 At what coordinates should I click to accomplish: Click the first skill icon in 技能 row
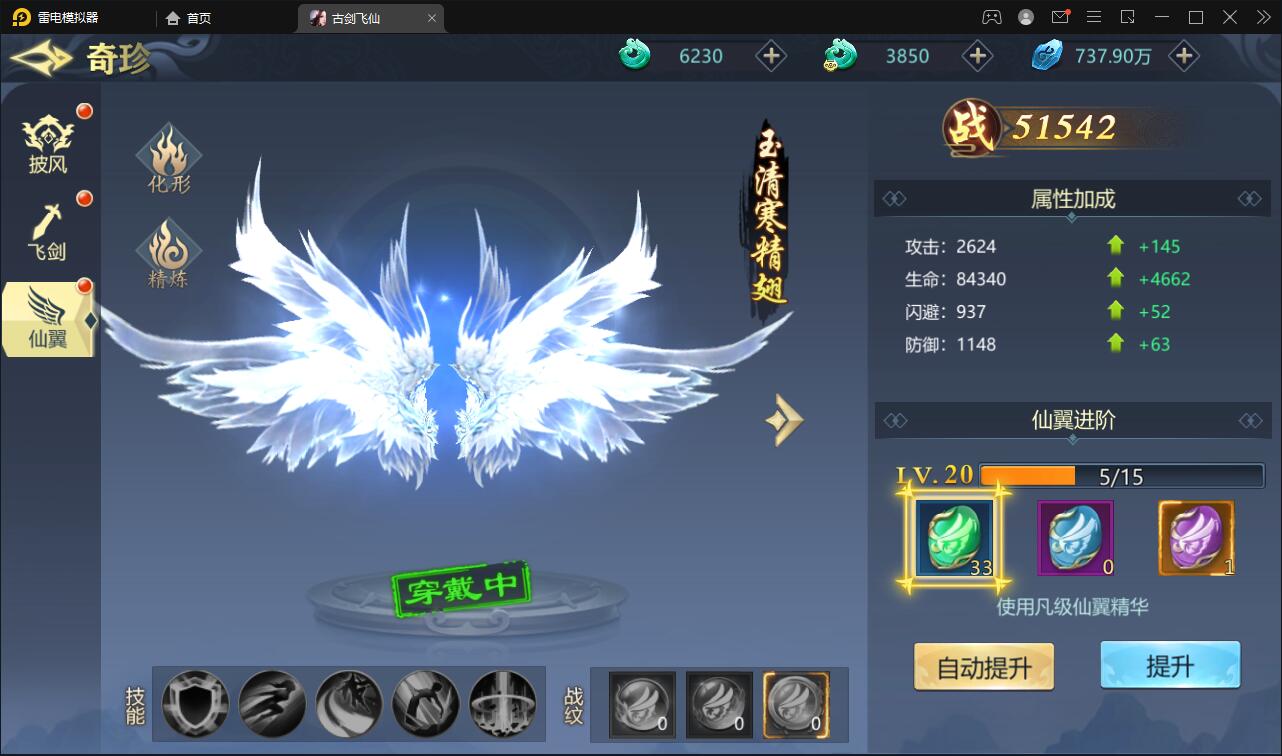point(194,704)
